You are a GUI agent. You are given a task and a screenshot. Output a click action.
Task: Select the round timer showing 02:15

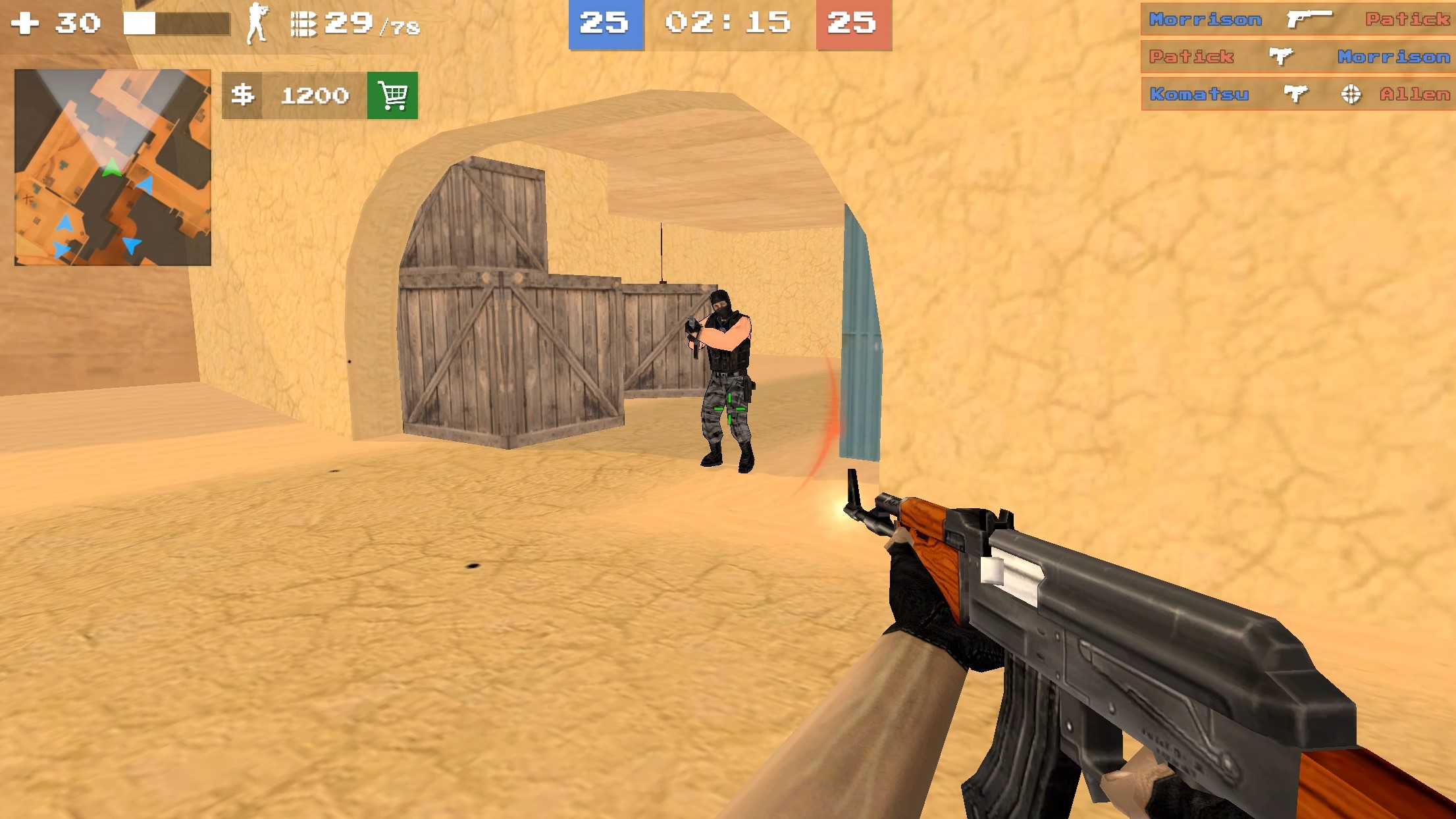coord(728,24)
